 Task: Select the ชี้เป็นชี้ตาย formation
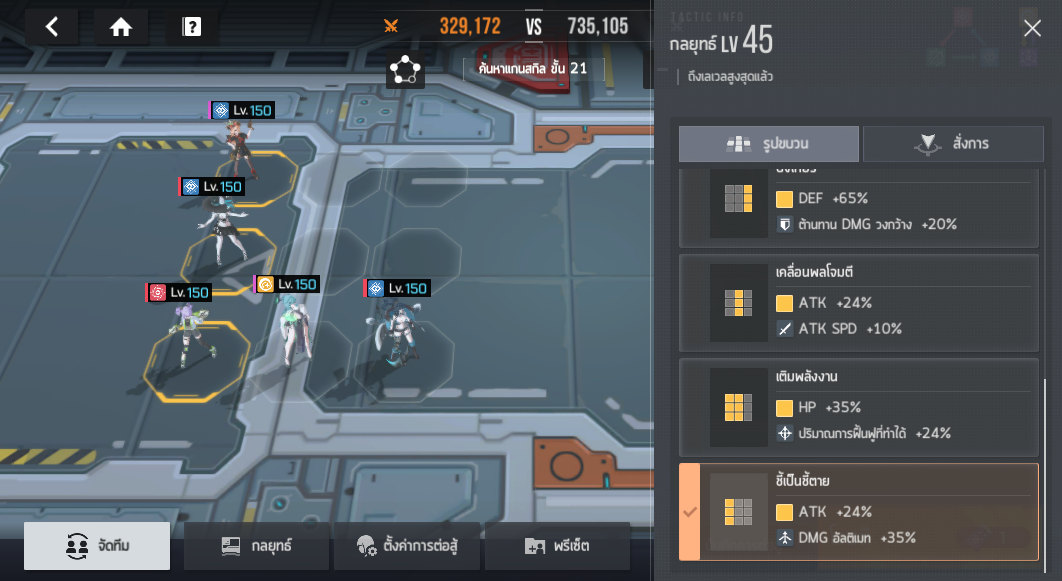(x=859, y=511)
